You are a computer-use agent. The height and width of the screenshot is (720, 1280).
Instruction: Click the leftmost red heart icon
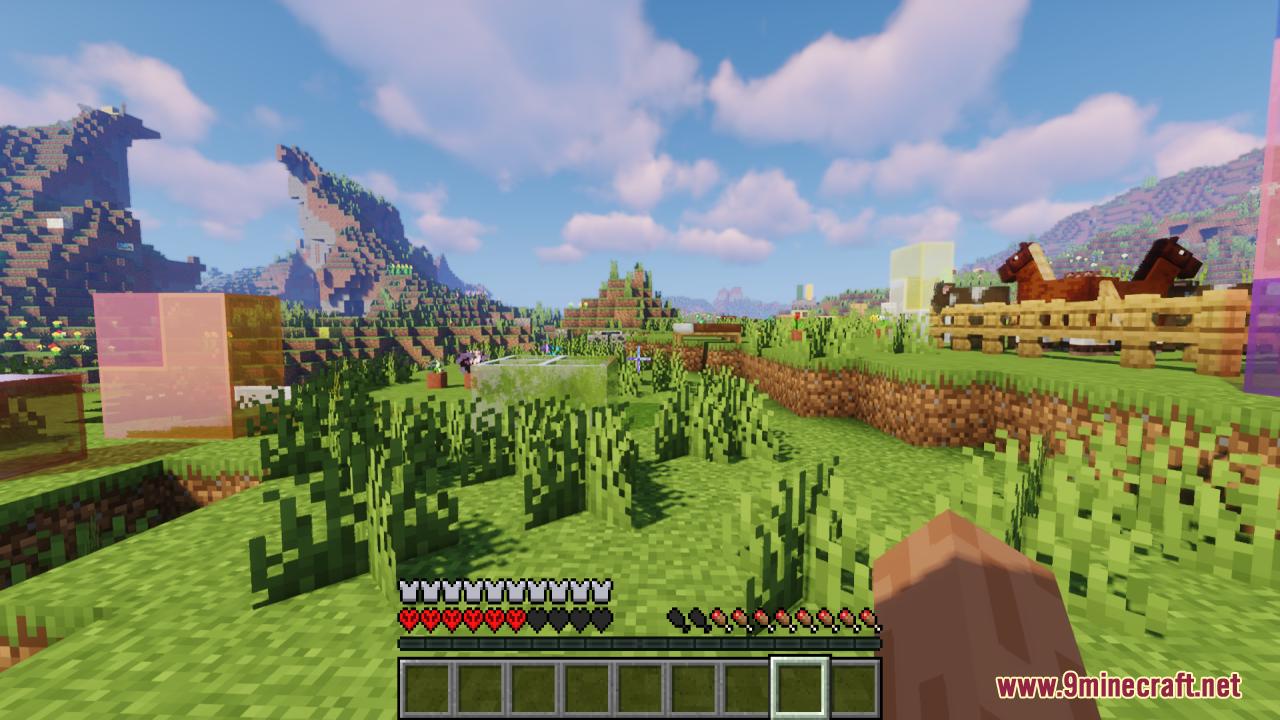406,618
